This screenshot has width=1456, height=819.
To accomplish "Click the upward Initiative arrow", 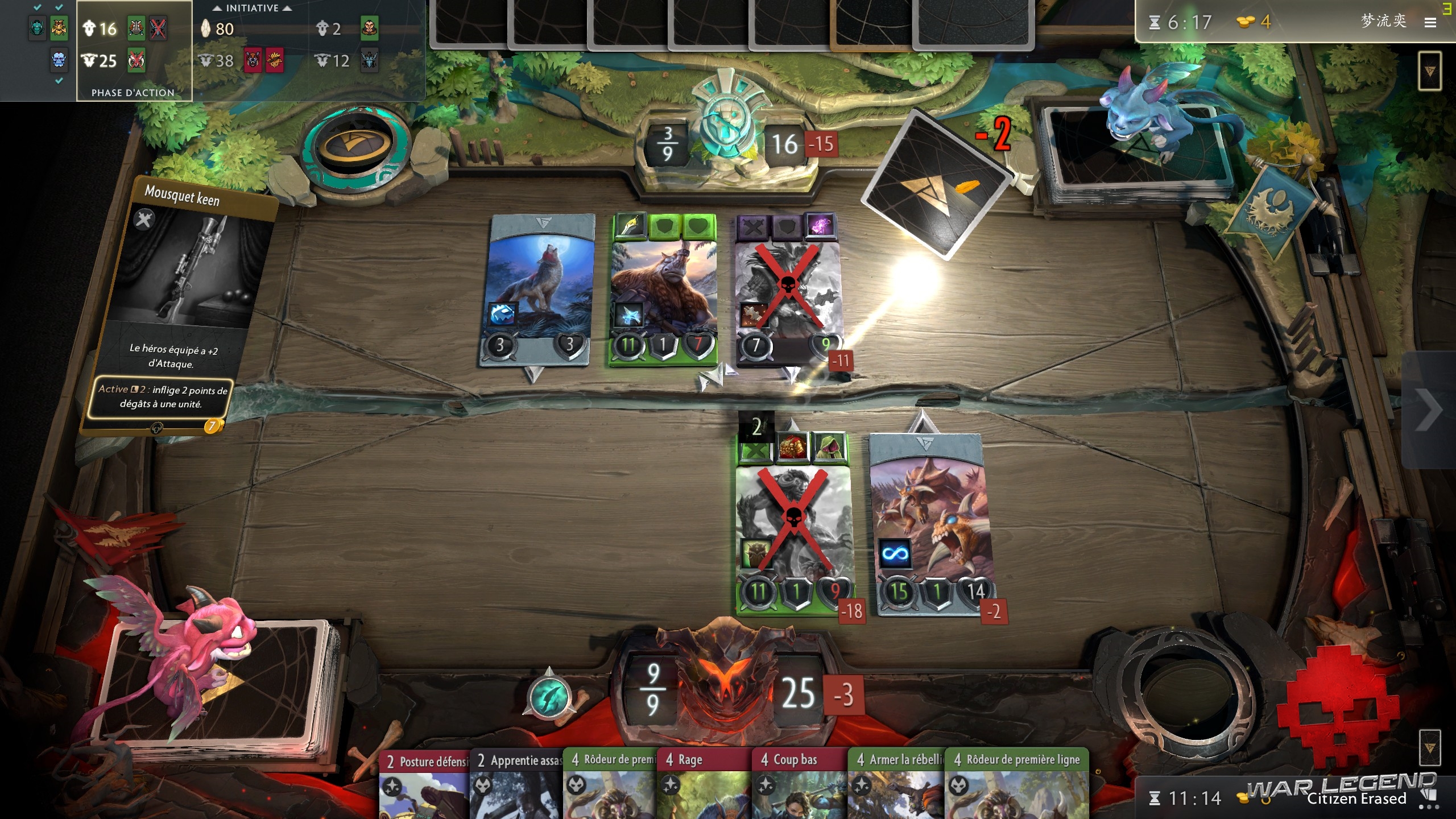I will click(218, 8).
